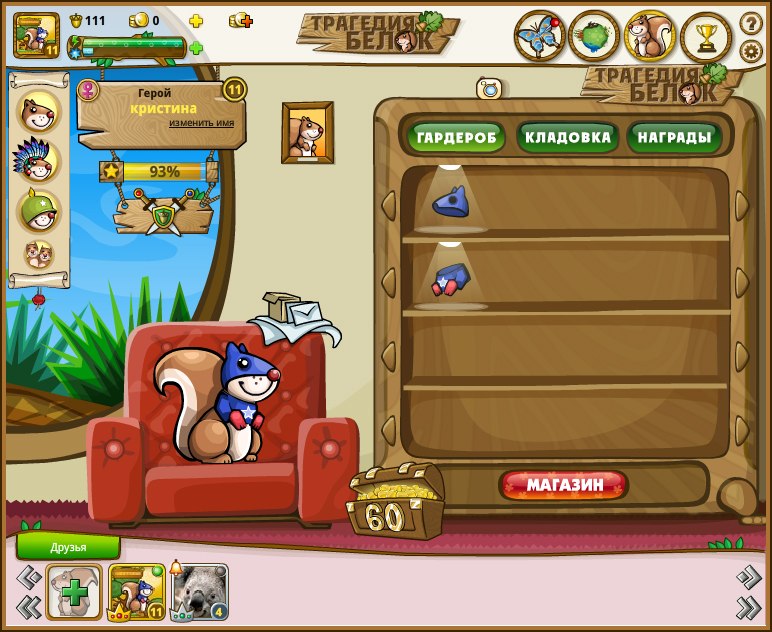Switch to the Кладовка tab

566,137
